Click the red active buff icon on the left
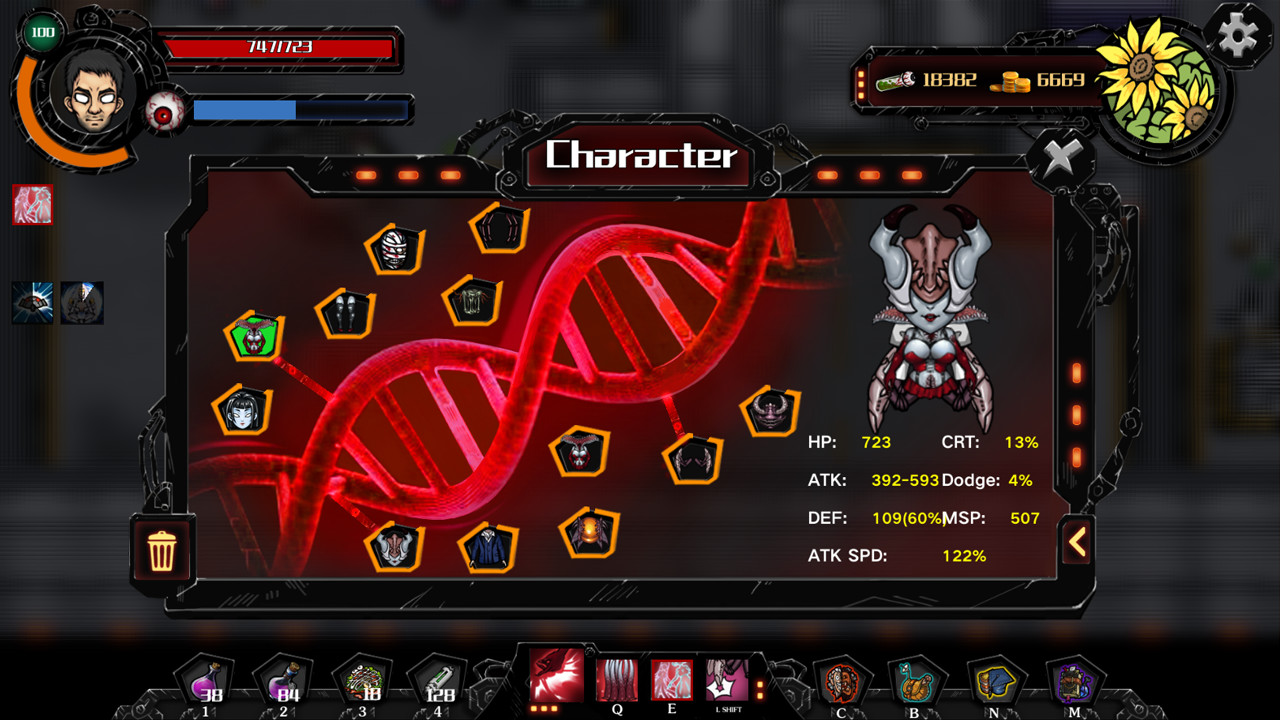Screen dimensions: 1280x720 [31, 205]
